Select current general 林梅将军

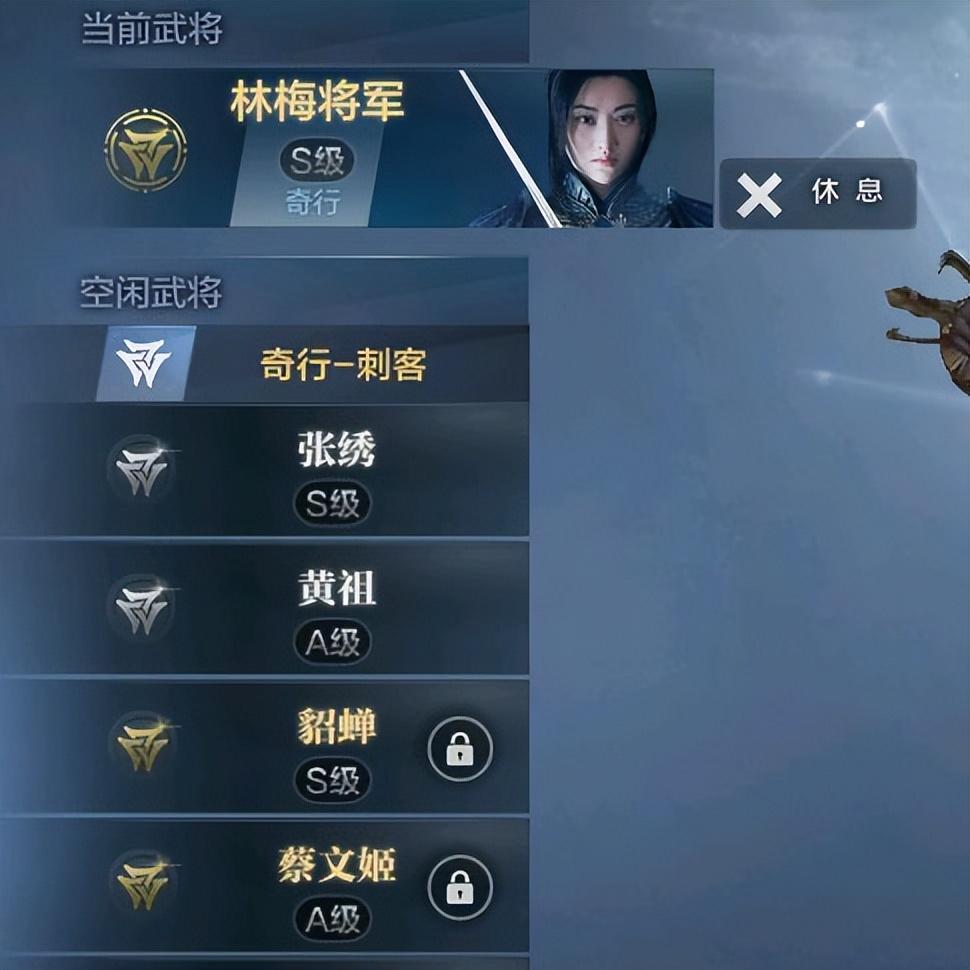coord(318,148)
